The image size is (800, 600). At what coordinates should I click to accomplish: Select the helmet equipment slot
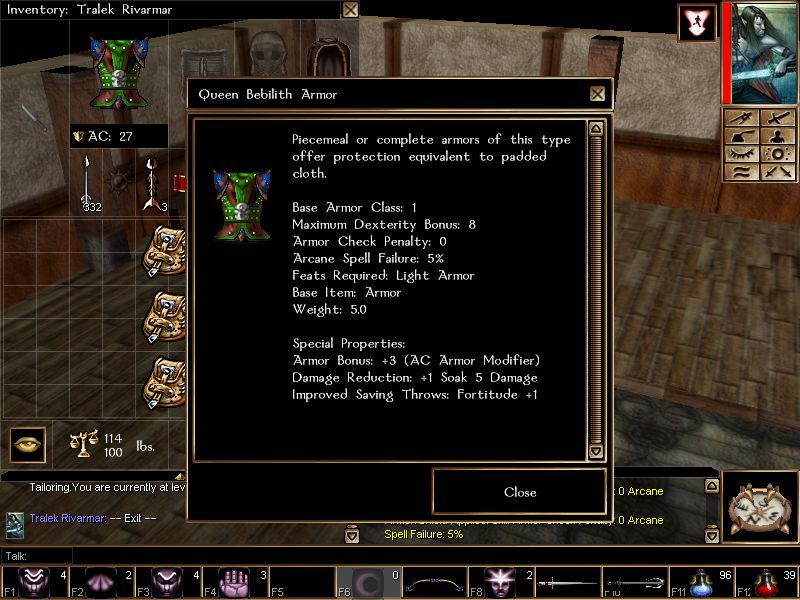pos(266,58)
